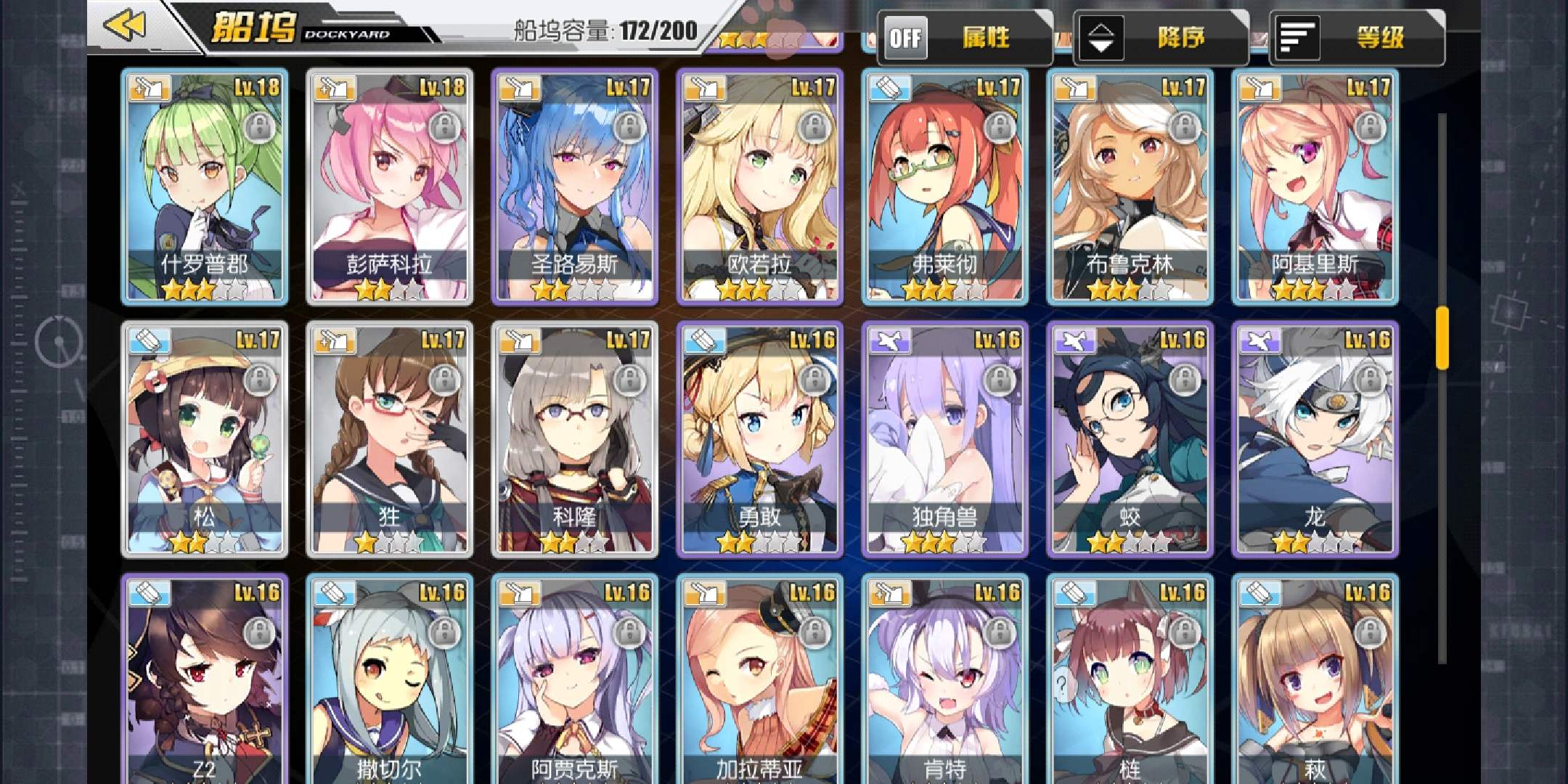Switch the 降序 descending sort order
1568x784 pixels.
pos(1159,38)
